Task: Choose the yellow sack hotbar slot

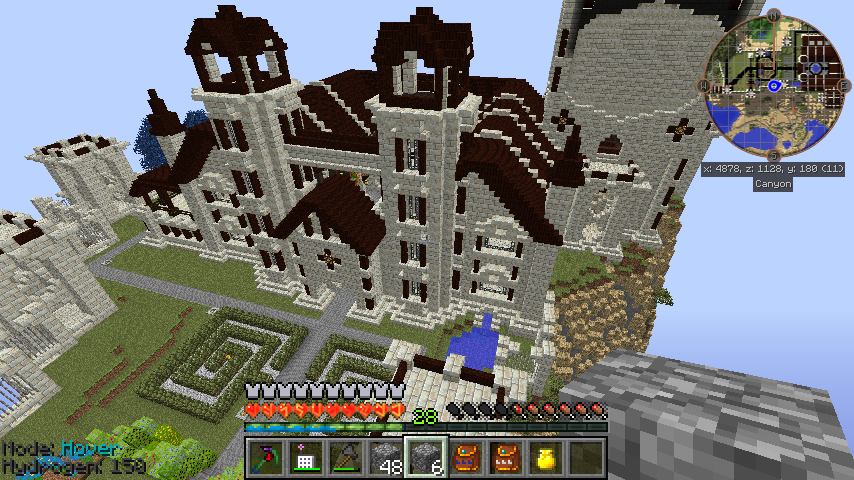Action: pyautogui.click(x=545, y=458)
